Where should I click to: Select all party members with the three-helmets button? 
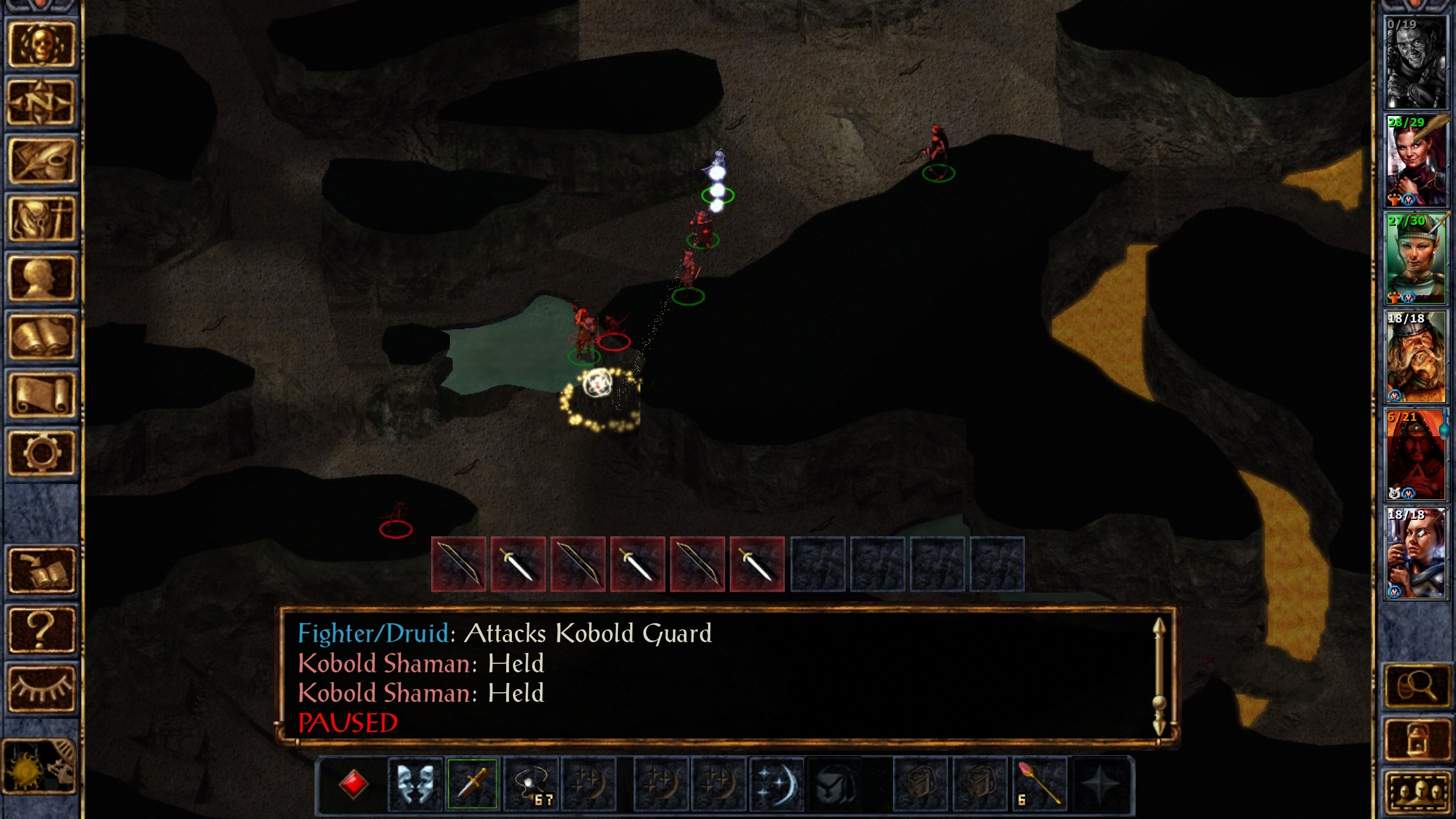point(1416,792)
